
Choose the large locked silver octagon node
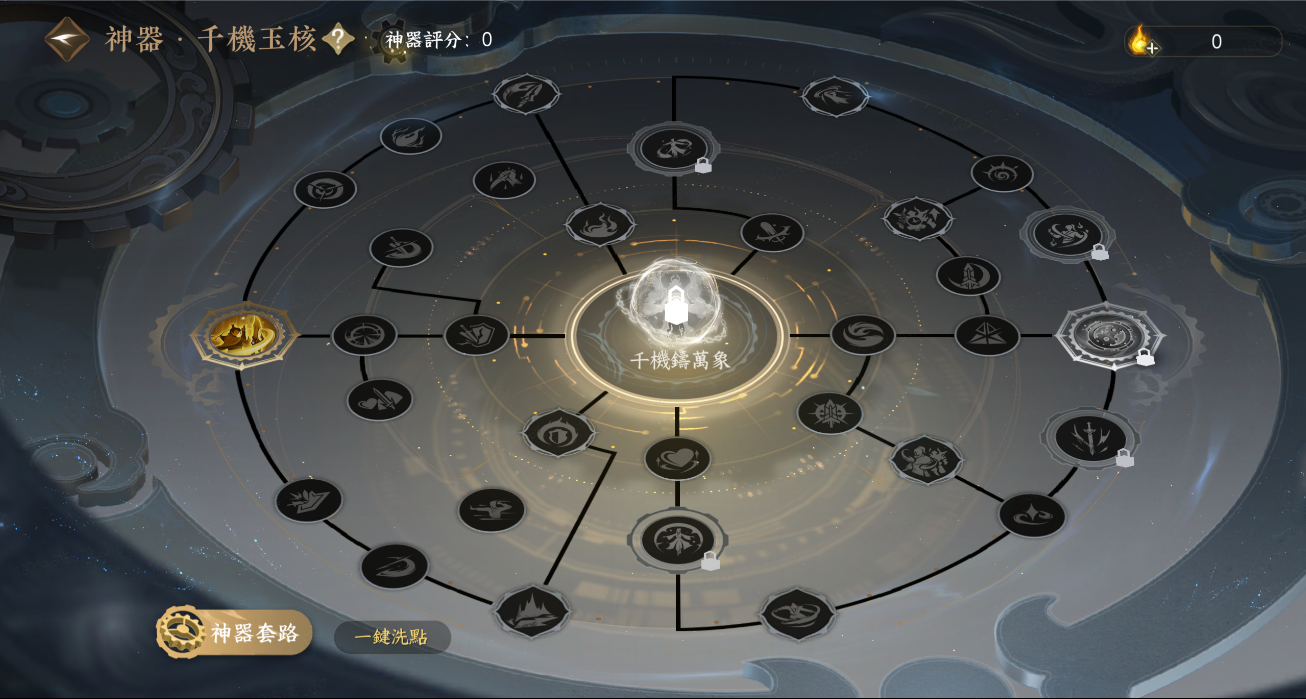tap(1111, 335)
